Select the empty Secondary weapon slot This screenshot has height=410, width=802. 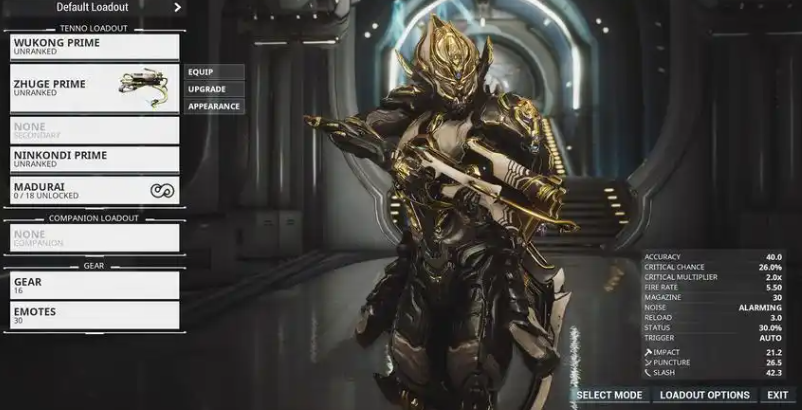[94, 130]
